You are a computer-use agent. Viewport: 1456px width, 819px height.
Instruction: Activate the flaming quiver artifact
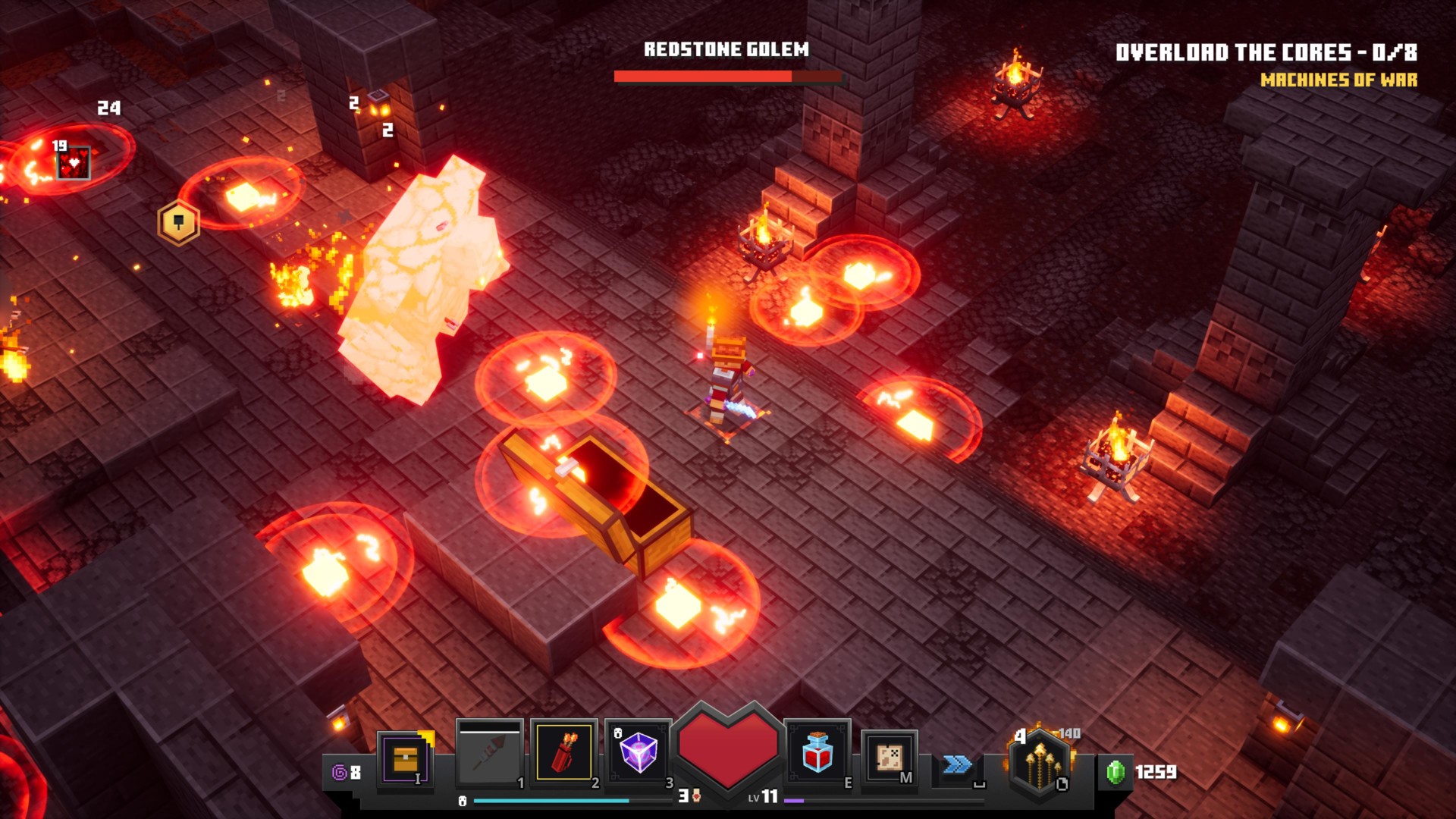[563, 753]
